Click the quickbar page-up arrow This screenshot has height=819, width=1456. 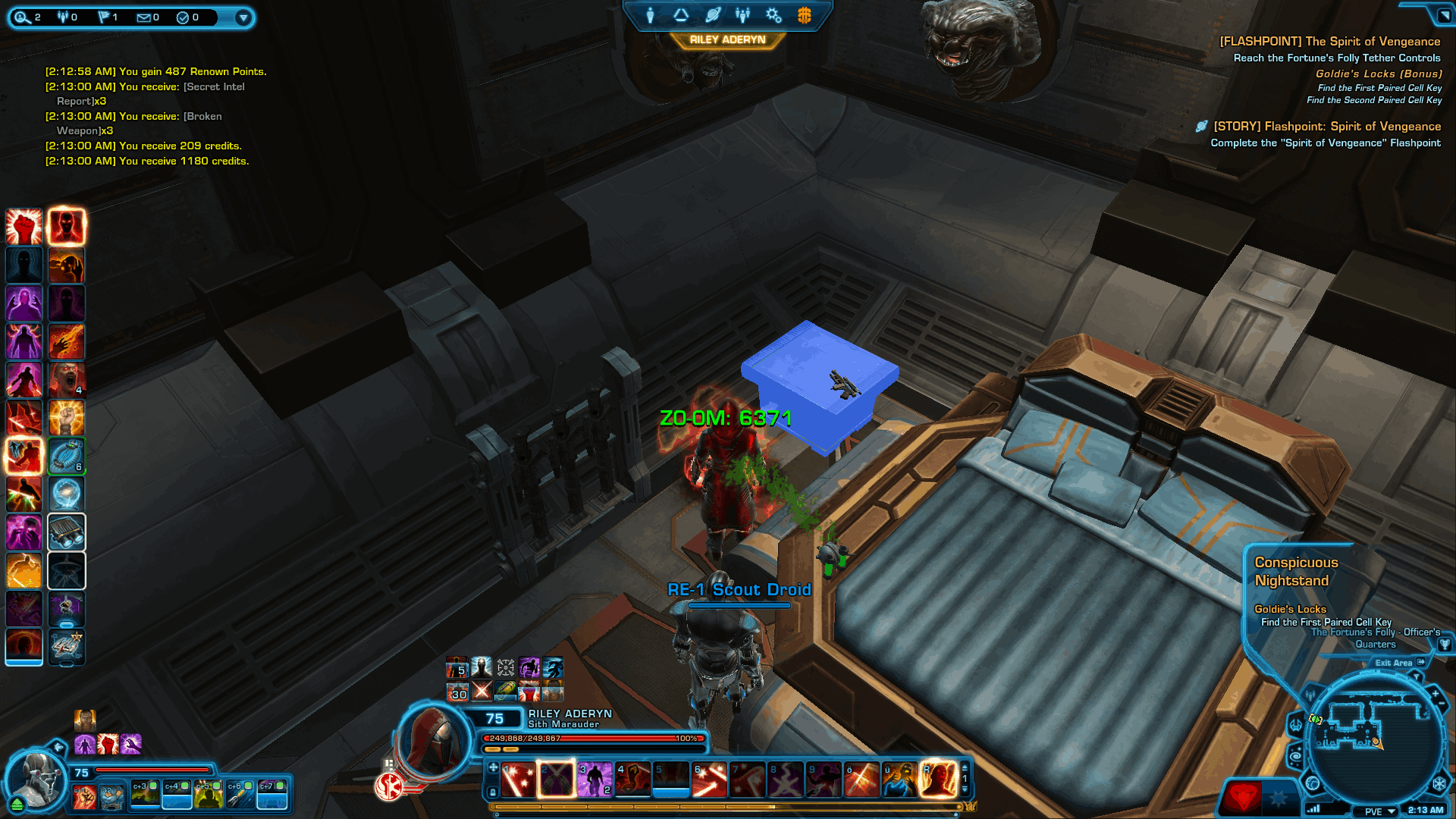(965, 769)
